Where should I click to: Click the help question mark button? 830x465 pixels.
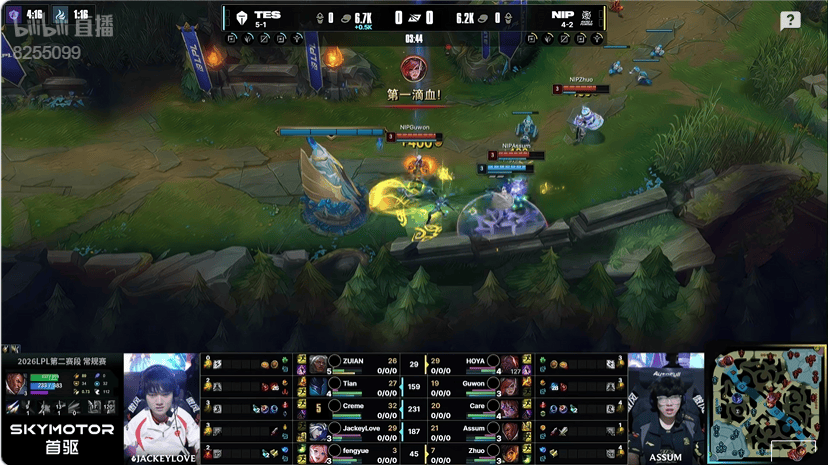pyautogui.click(x=790, y=21)
